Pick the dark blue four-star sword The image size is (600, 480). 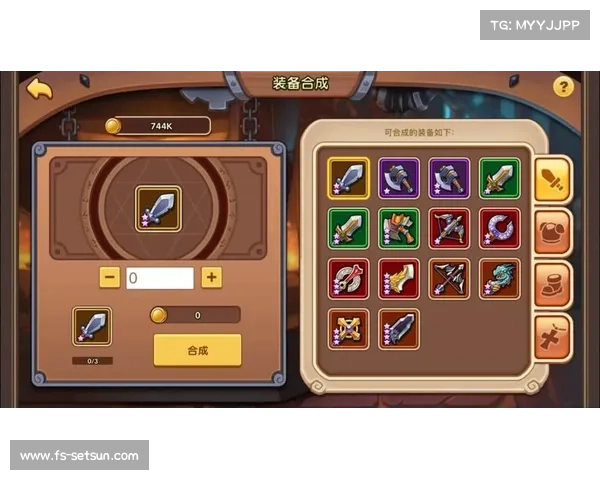pyautogui.click(x=398, y=329)
